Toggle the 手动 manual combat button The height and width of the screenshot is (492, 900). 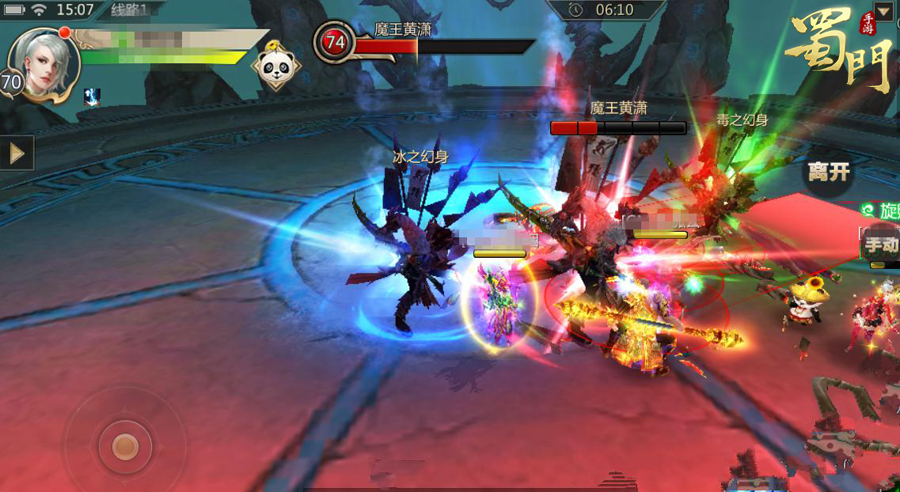(881, 244)
